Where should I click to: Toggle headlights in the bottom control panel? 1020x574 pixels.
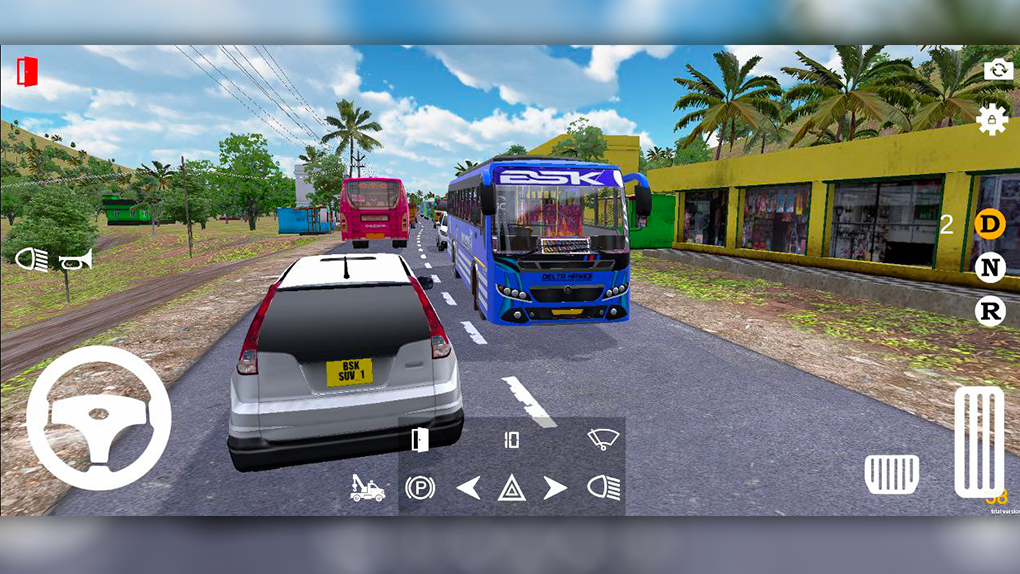click(603, 488)
